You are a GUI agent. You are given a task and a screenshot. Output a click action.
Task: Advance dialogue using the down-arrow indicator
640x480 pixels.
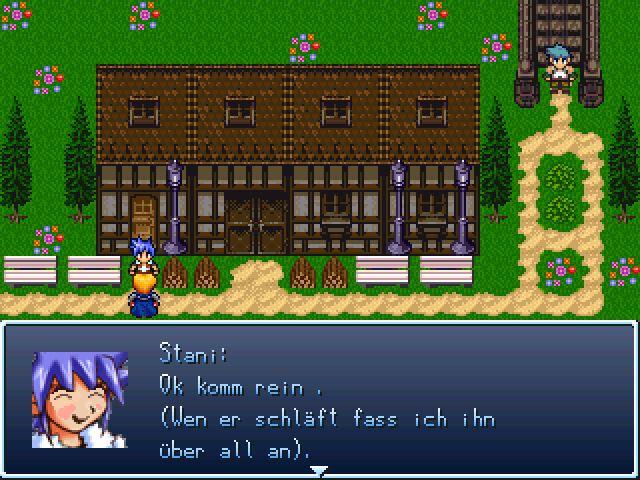[x=319, y=469]
